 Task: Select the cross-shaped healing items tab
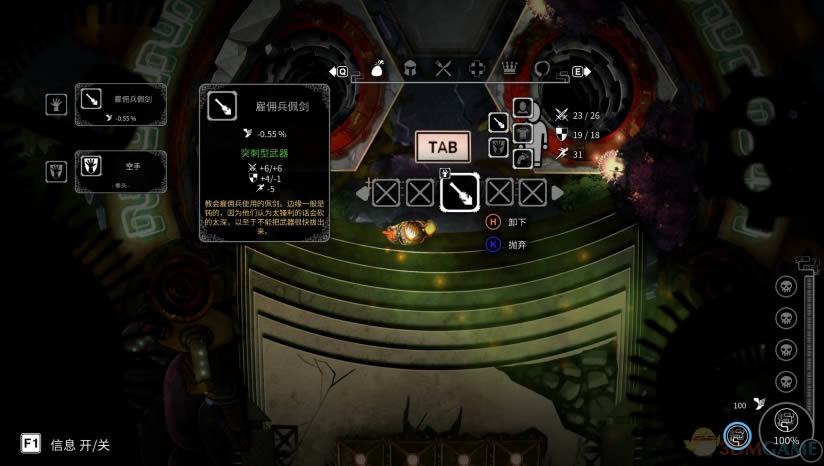[477, 70]
